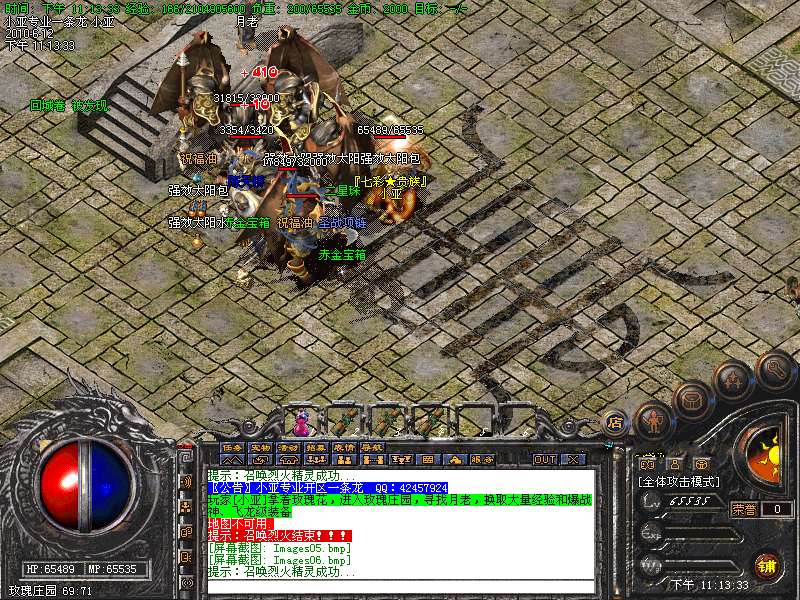Click the 服务 service button

click(x=481, y=459)
